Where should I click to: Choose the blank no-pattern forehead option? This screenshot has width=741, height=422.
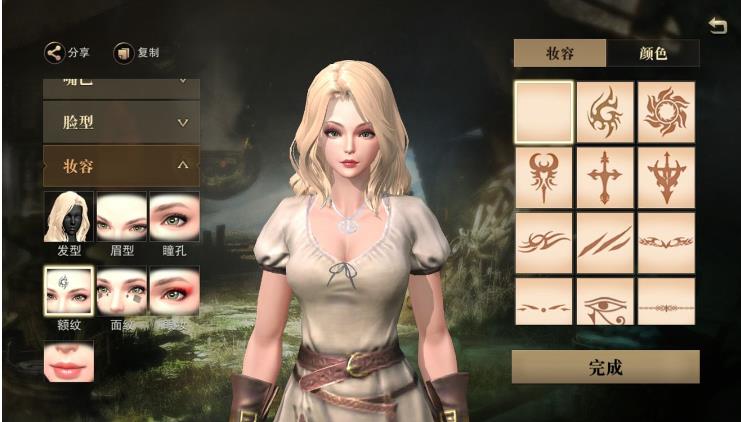tap(544, 111)
